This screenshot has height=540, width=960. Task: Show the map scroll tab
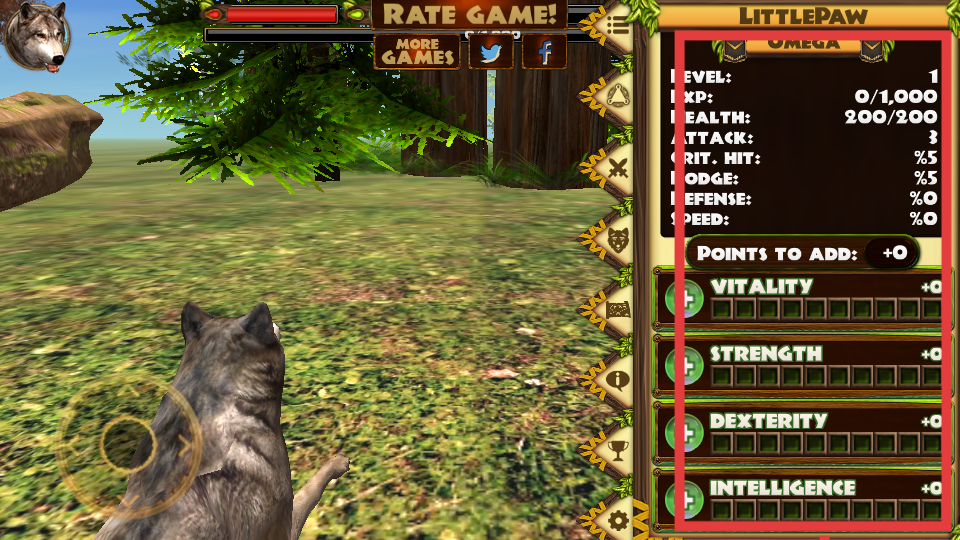click(x=618, y=308)
